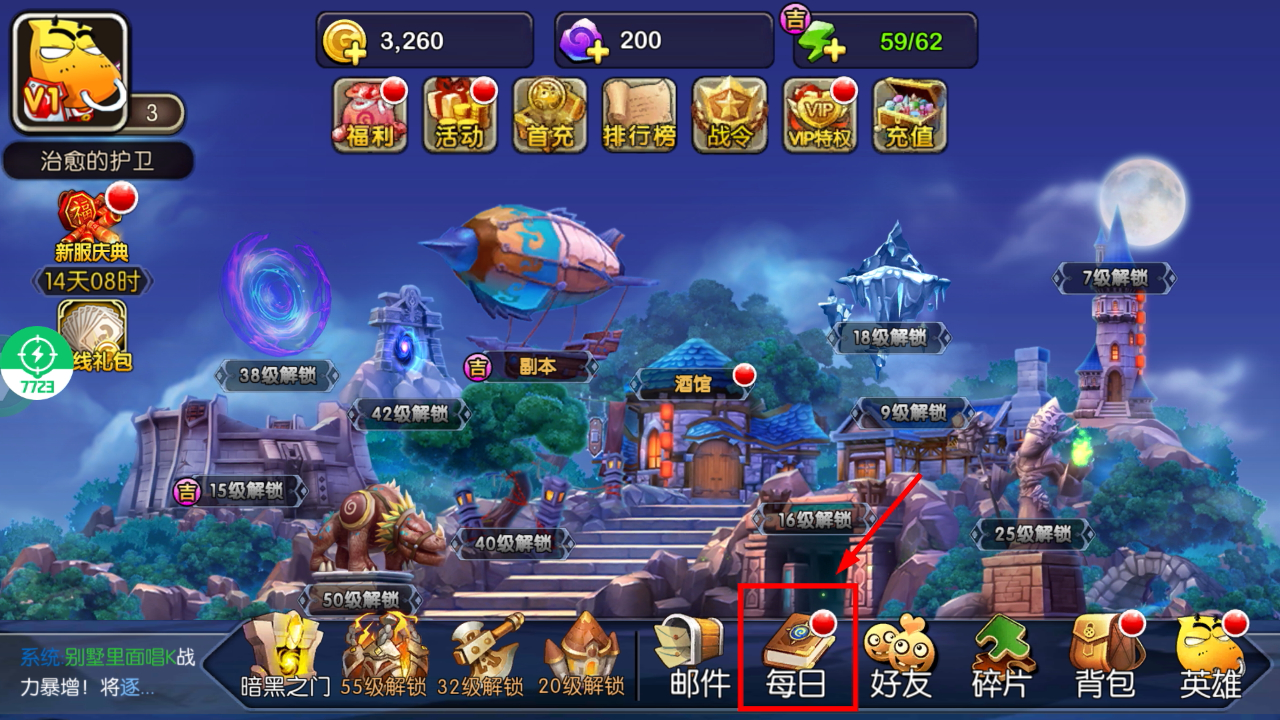View the VIP特权 privileges
The image size is (1280, 720).
tap(820, 115)
